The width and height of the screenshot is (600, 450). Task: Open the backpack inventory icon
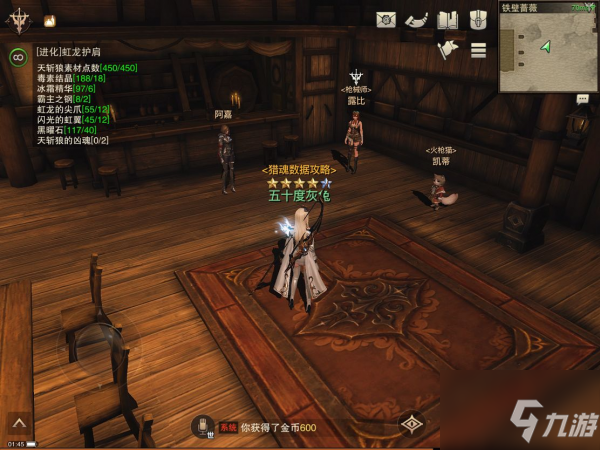tap(478, 20)
